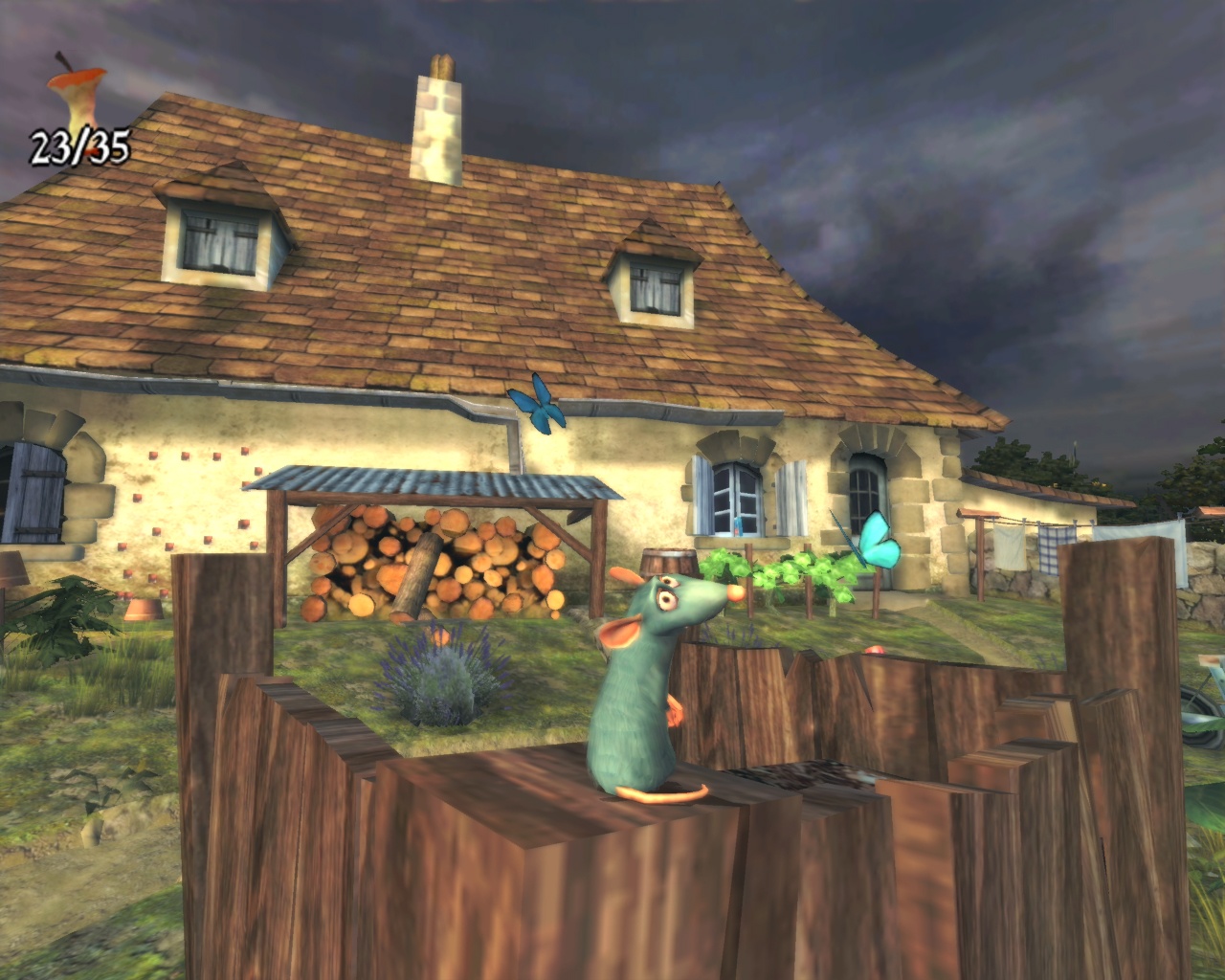Click the 23/35 apple counter text
Viewport: 1225px width, 980px height.
pyautogui.click(x=79, y=148)
